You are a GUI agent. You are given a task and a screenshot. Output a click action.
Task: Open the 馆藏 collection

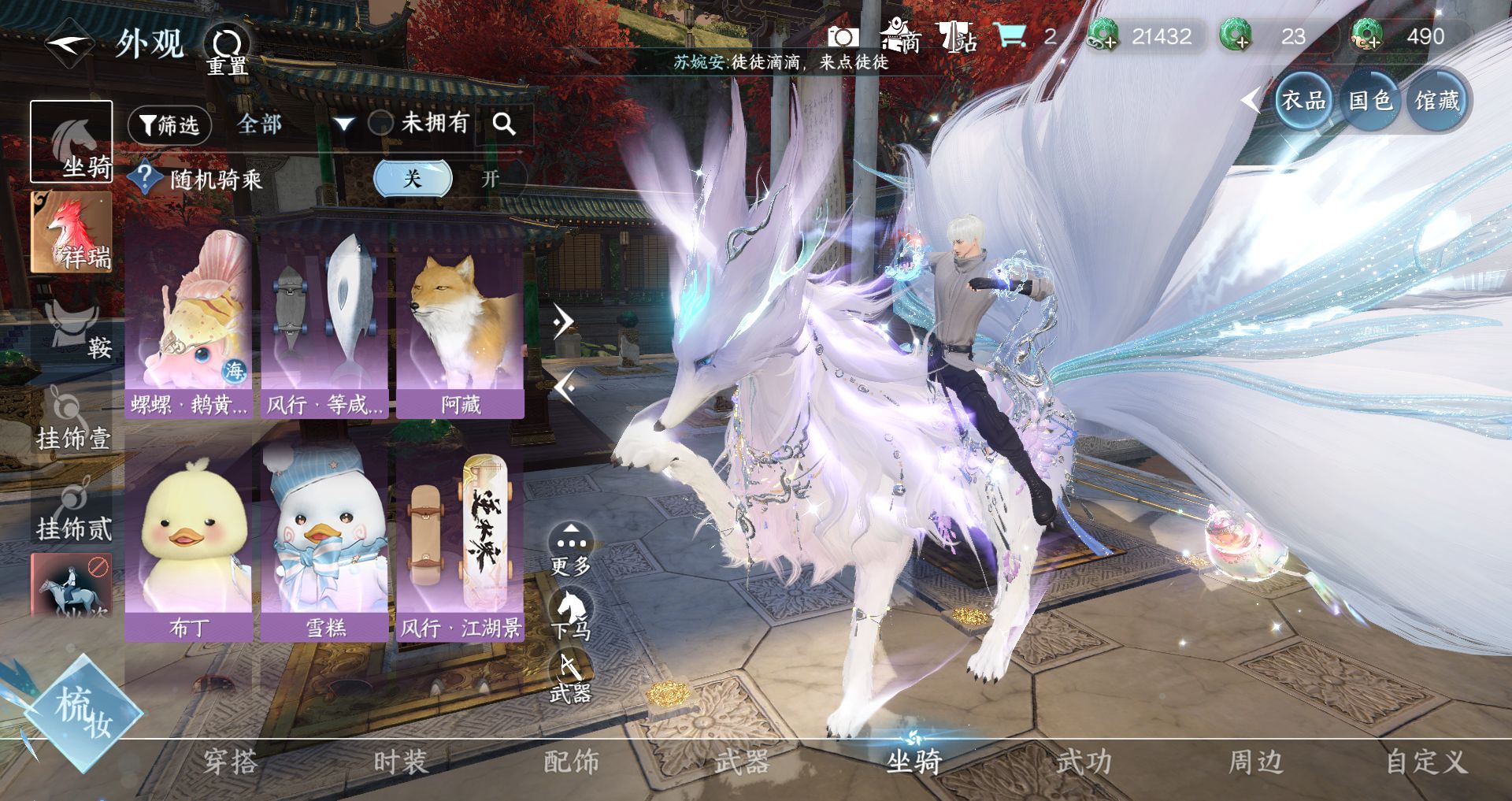click(x=1437, y=101)
